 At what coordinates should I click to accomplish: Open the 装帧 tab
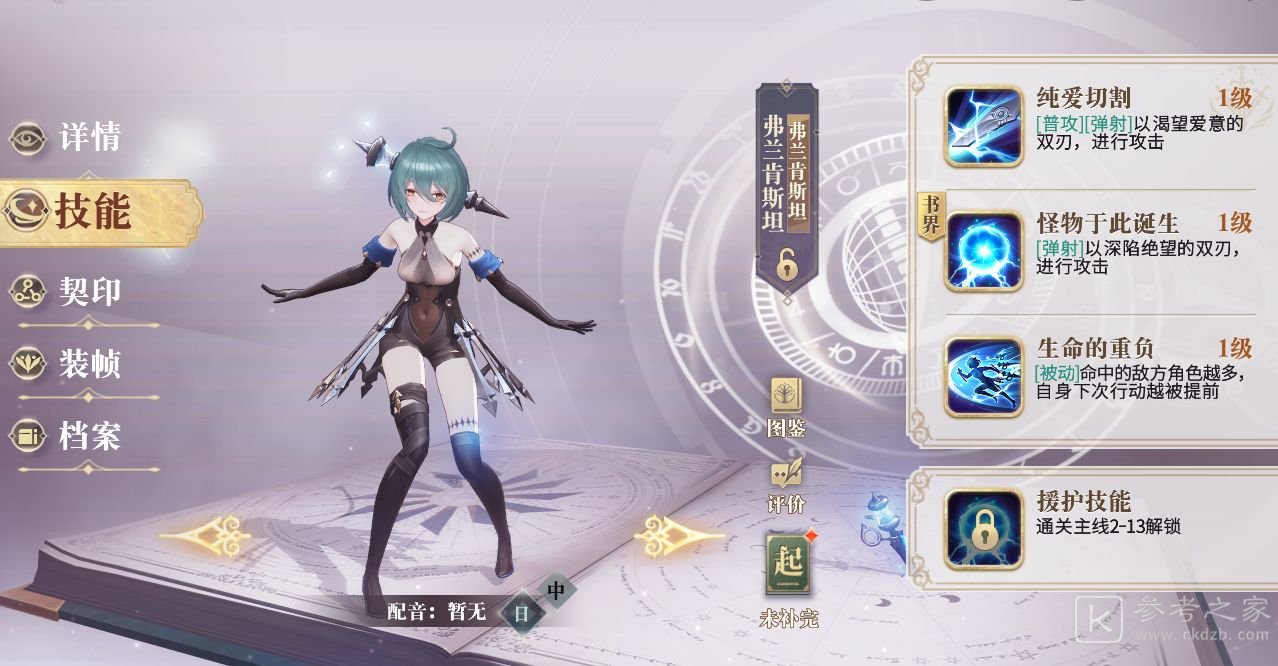pyautogui.click(x=68, y=363)
